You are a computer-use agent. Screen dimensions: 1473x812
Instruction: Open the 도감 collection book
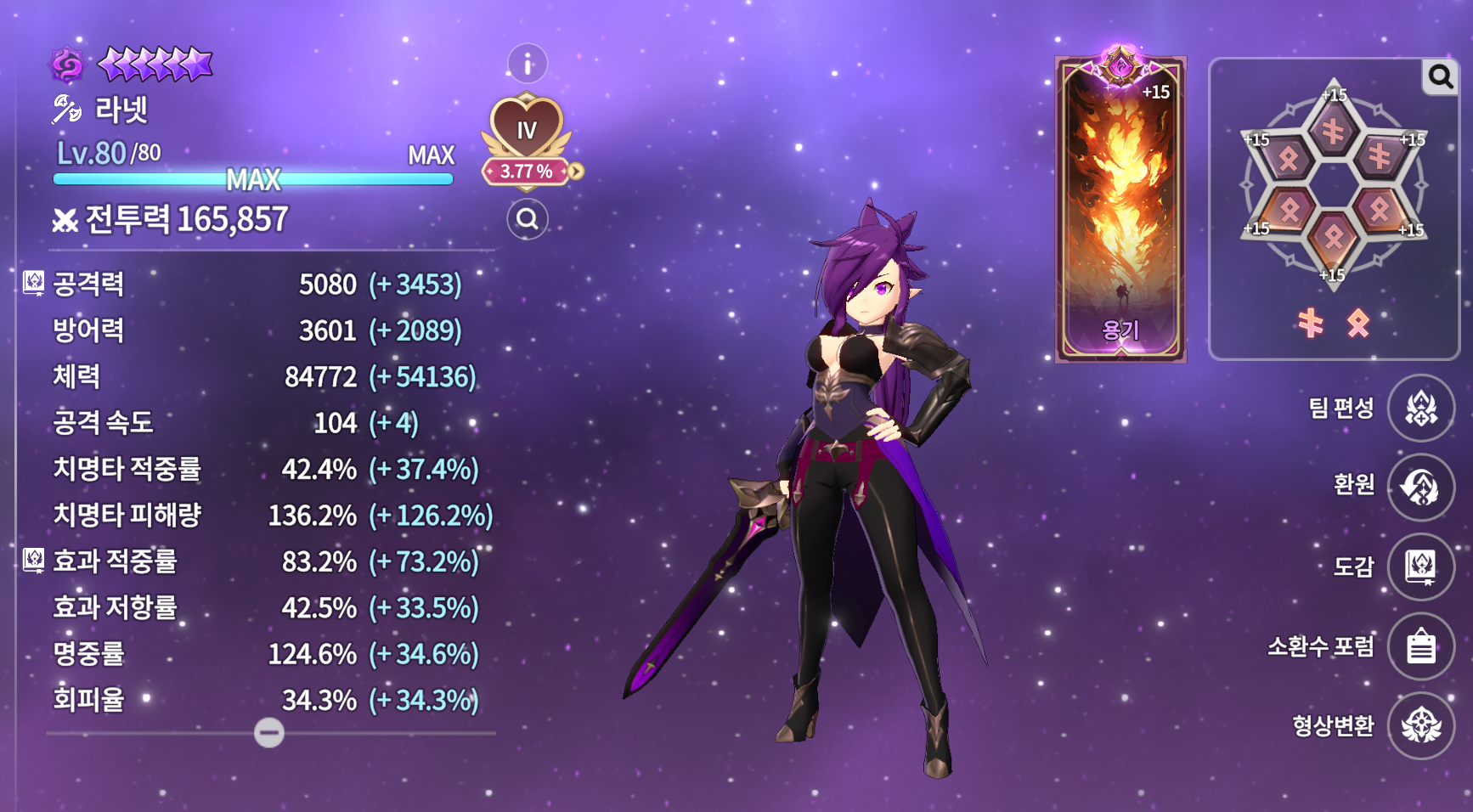[1420, 567]
